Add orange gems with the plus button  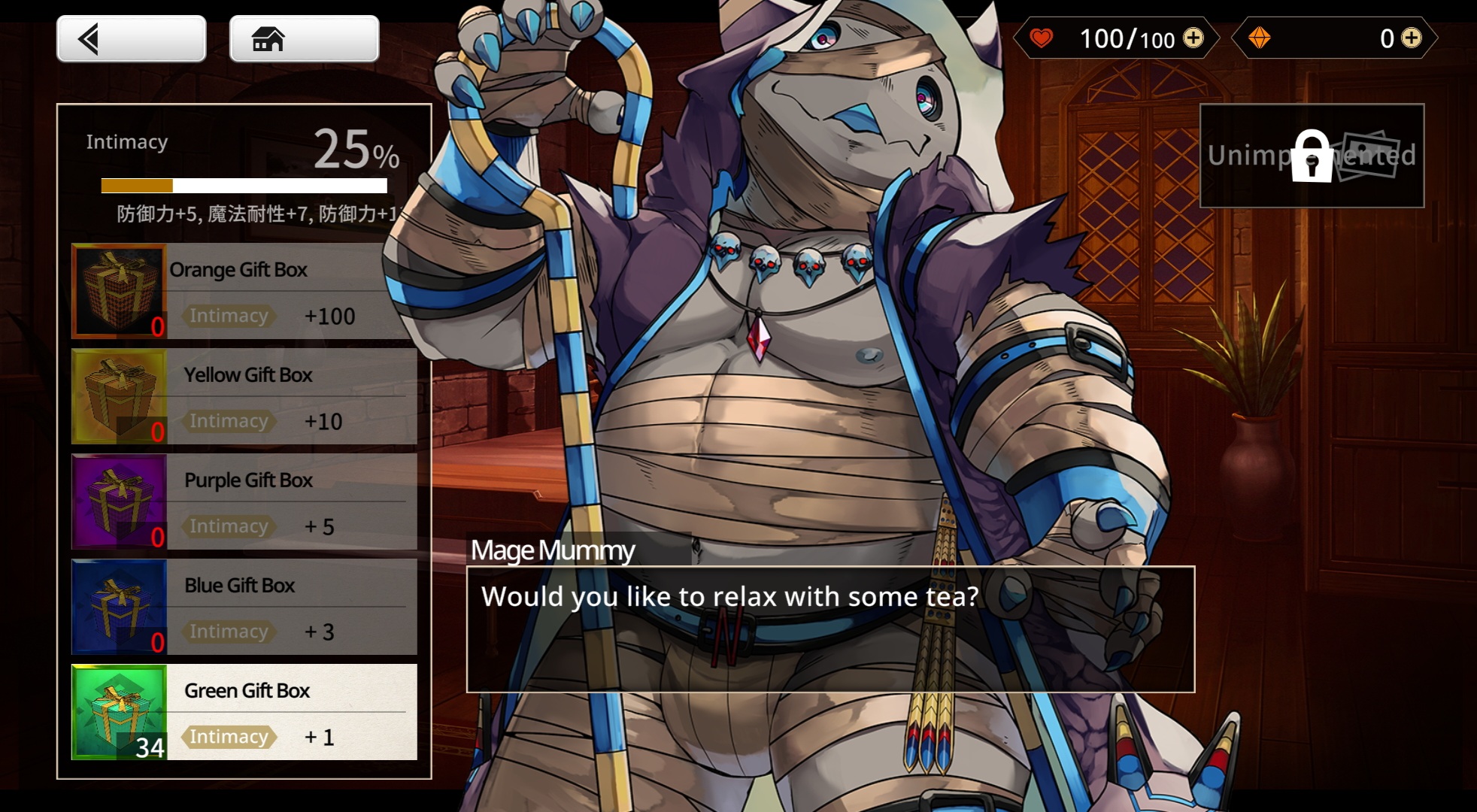click(1412, 38)
